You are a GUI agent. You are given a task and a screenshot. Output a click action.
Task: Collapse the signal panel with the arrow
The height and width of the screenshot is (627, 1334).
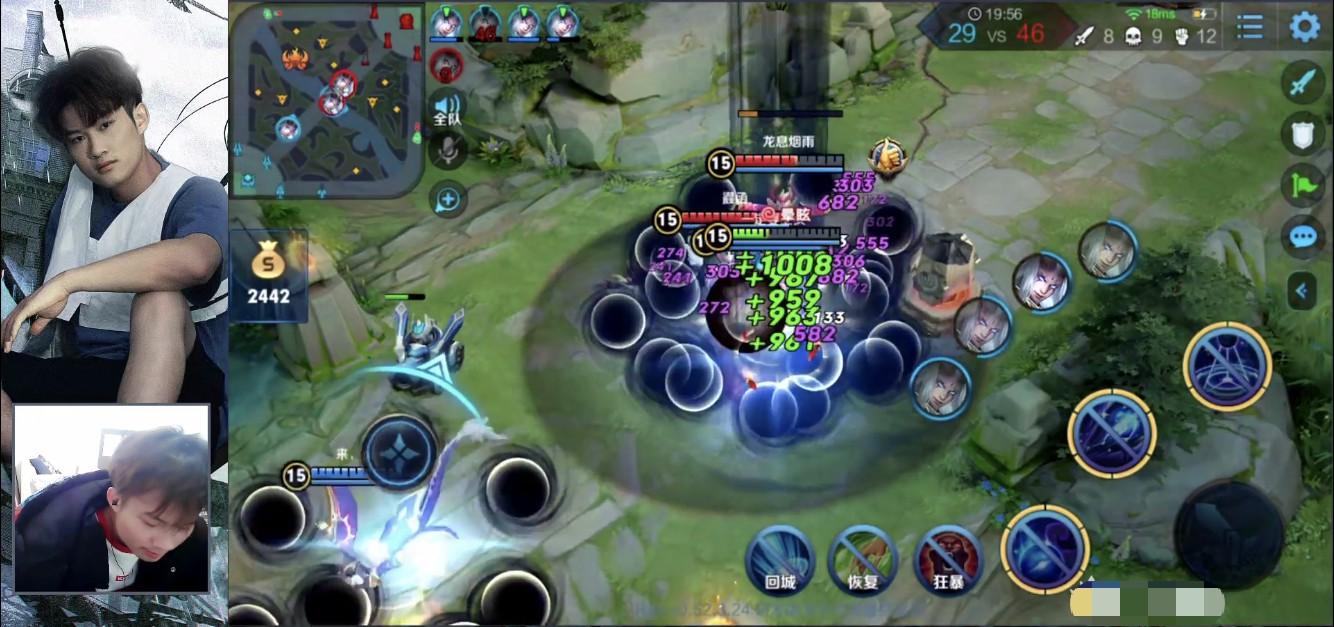pos(1302,291)
